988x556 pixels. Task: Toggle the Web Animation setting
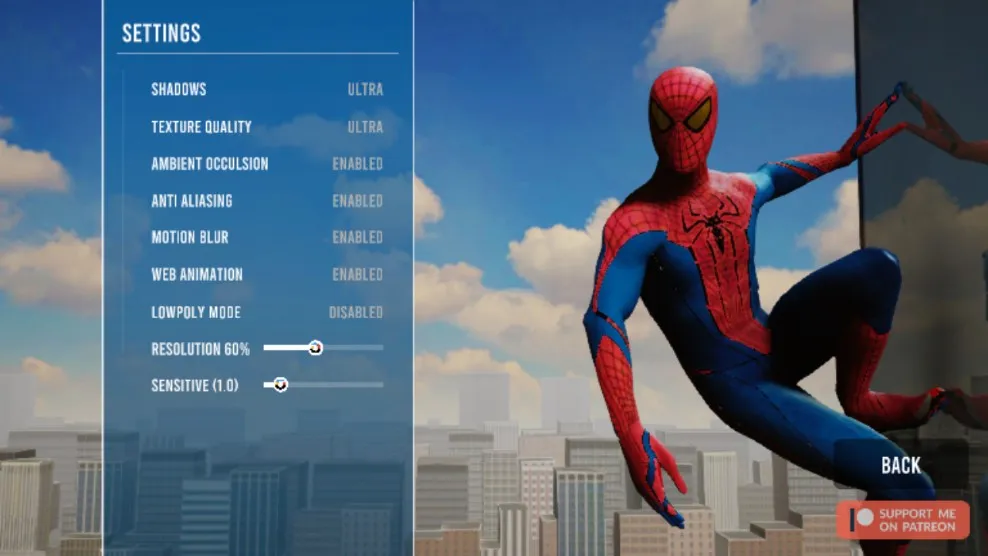tap(357, 275)
